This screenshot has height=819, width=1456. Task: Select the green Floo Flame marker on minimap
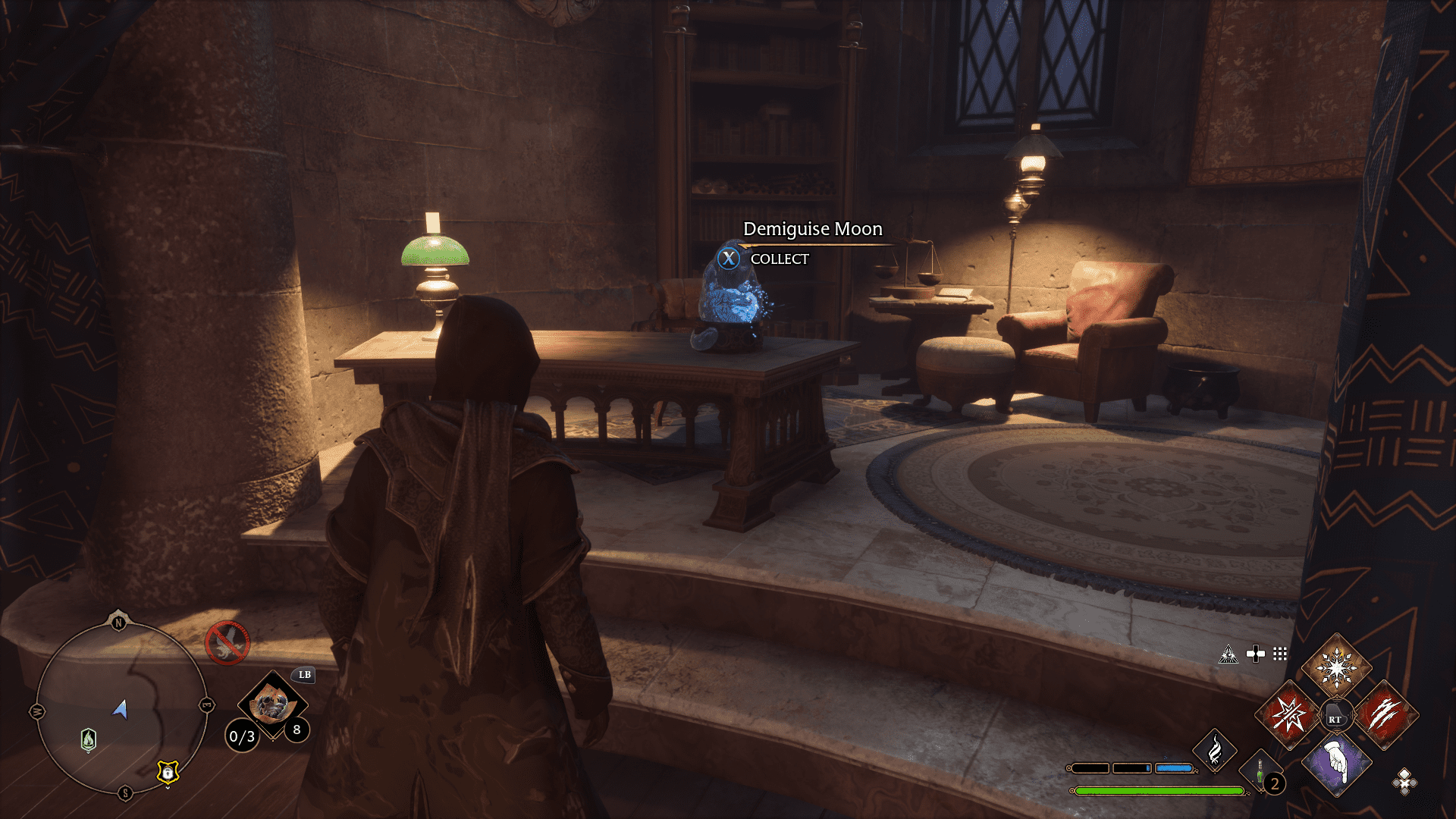click(x=89, y=739)
